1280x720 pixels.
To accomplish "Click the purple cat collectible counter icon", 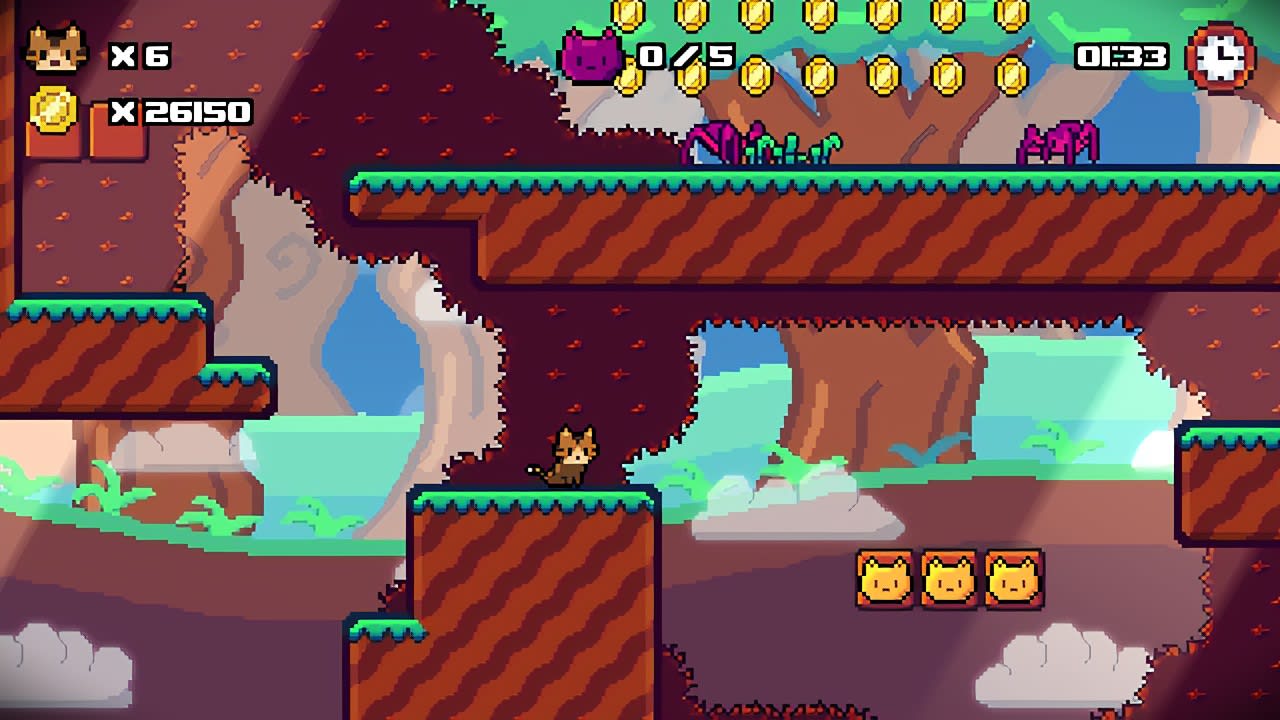I will [x=590, y=55].
